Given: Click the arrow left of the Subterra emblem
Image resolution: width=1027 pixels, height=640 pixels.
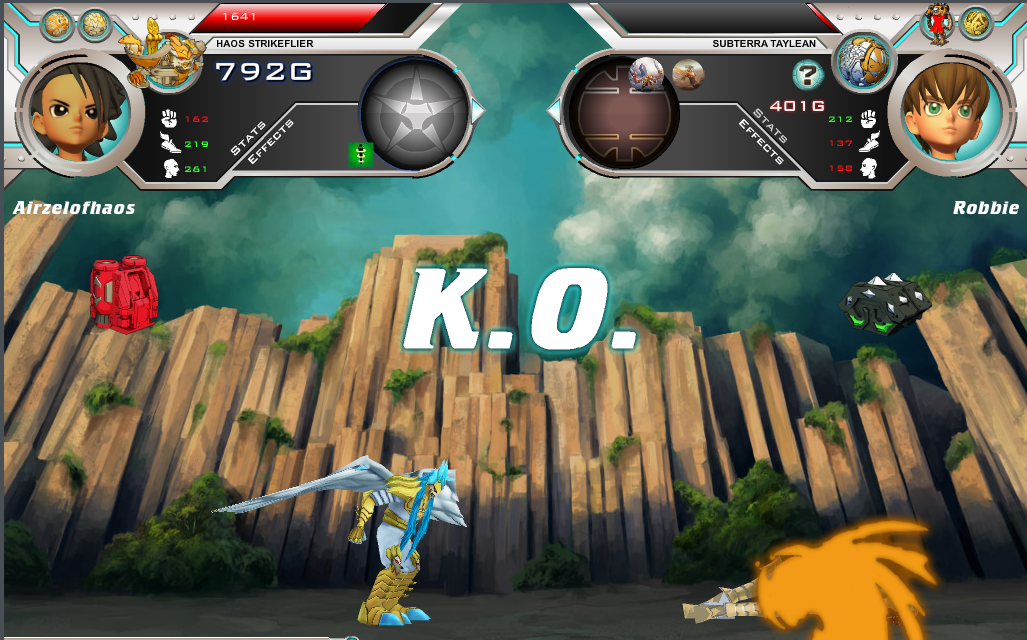Looking at the screenshot, I should click(554, 111).
